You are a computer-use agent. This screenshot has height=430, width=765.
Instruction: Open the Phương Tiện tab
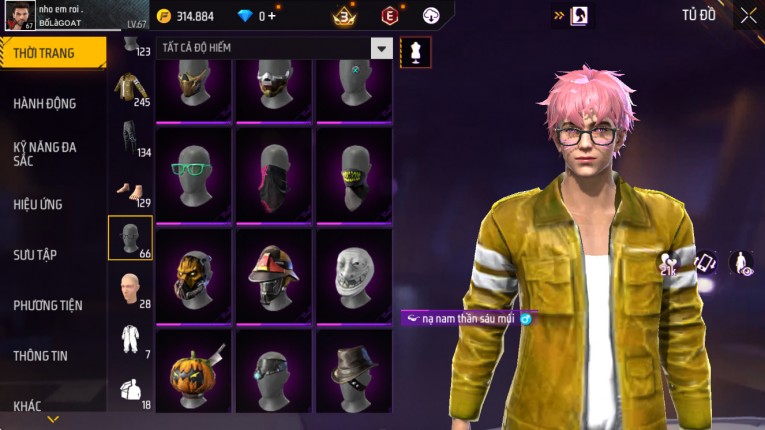[48, 305]
